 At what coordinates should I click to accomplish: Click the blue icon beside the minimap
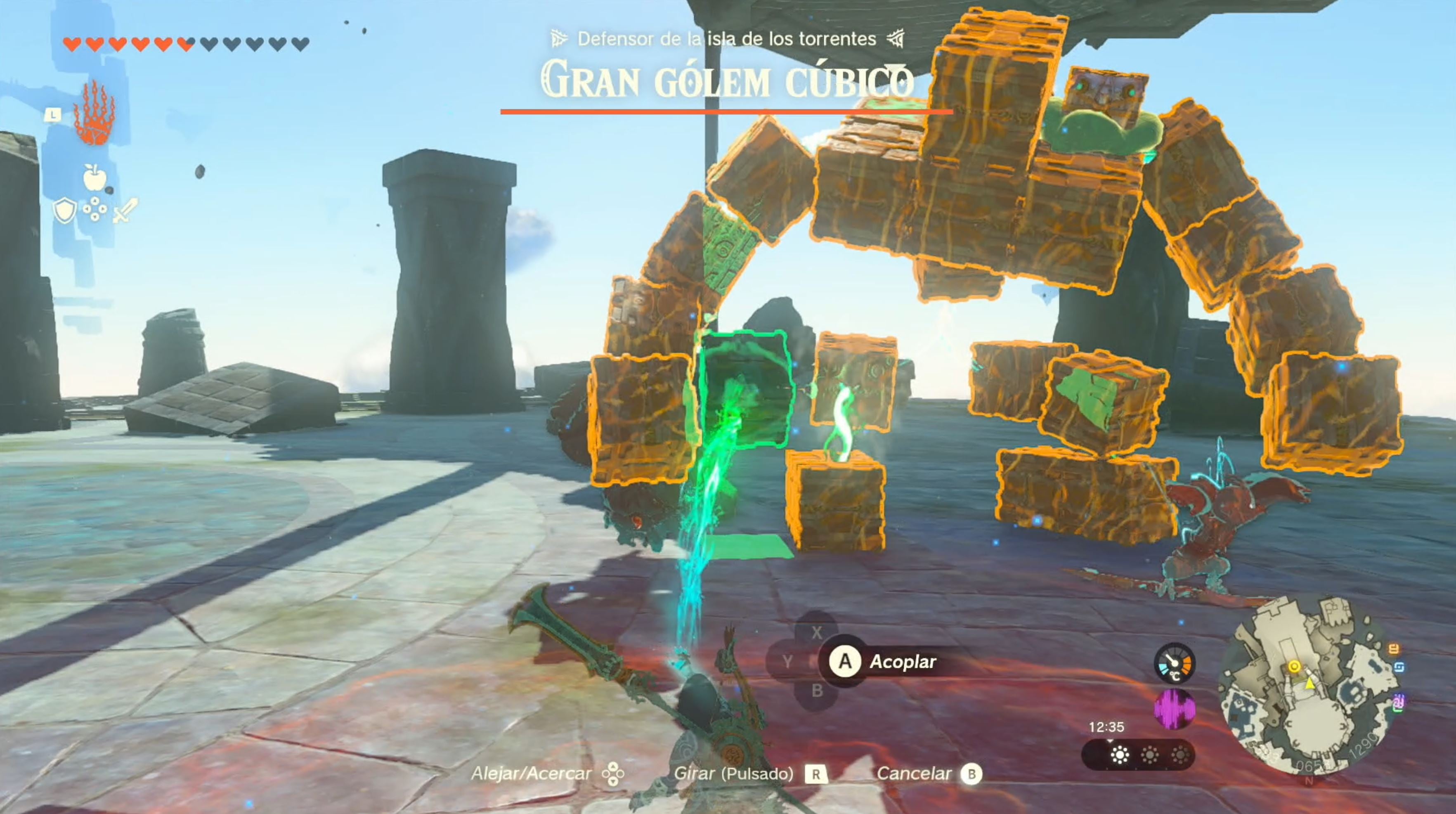(1400, 667)
